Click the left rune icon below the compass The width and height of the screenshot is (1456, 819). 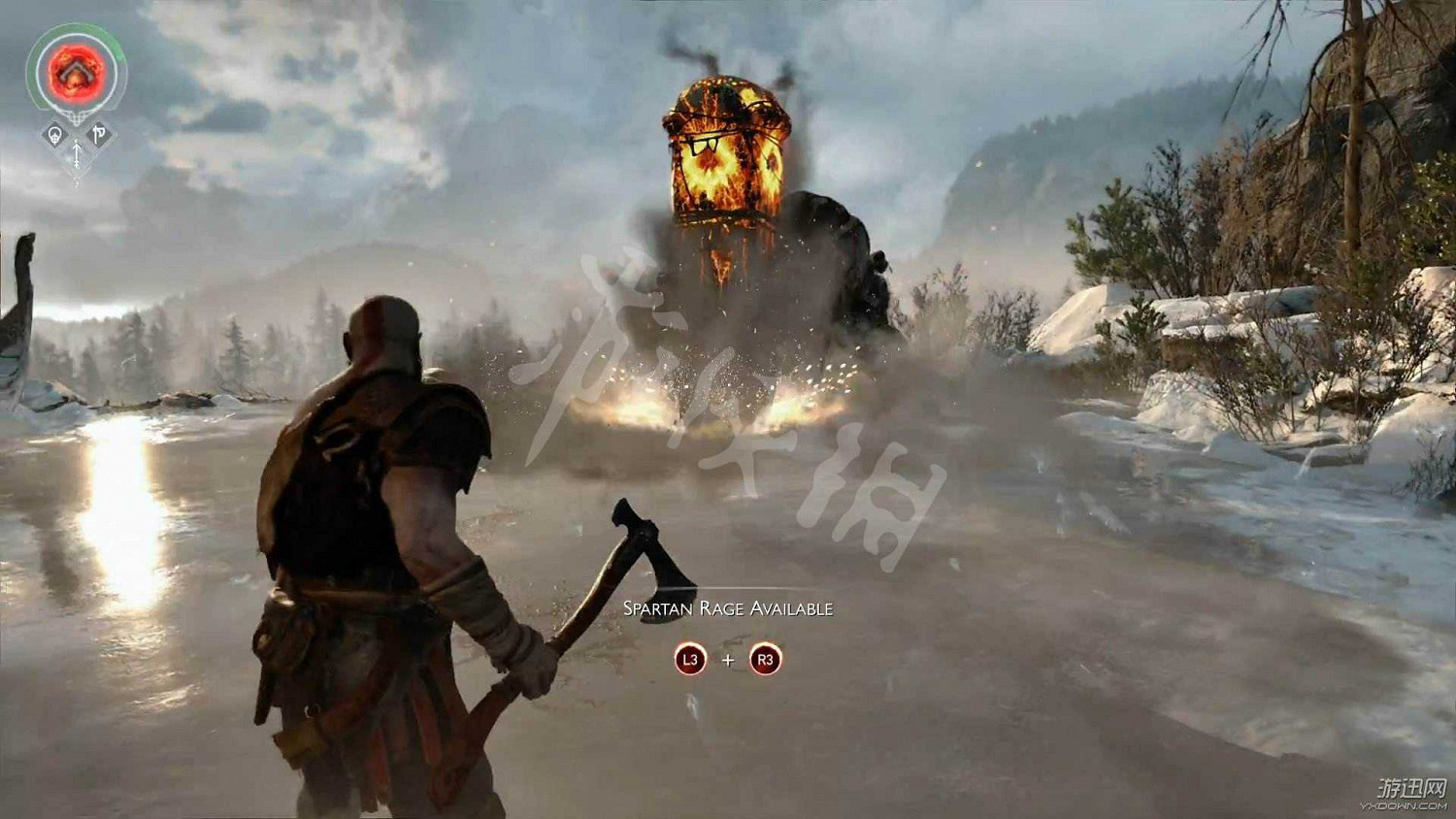point(53,132)
